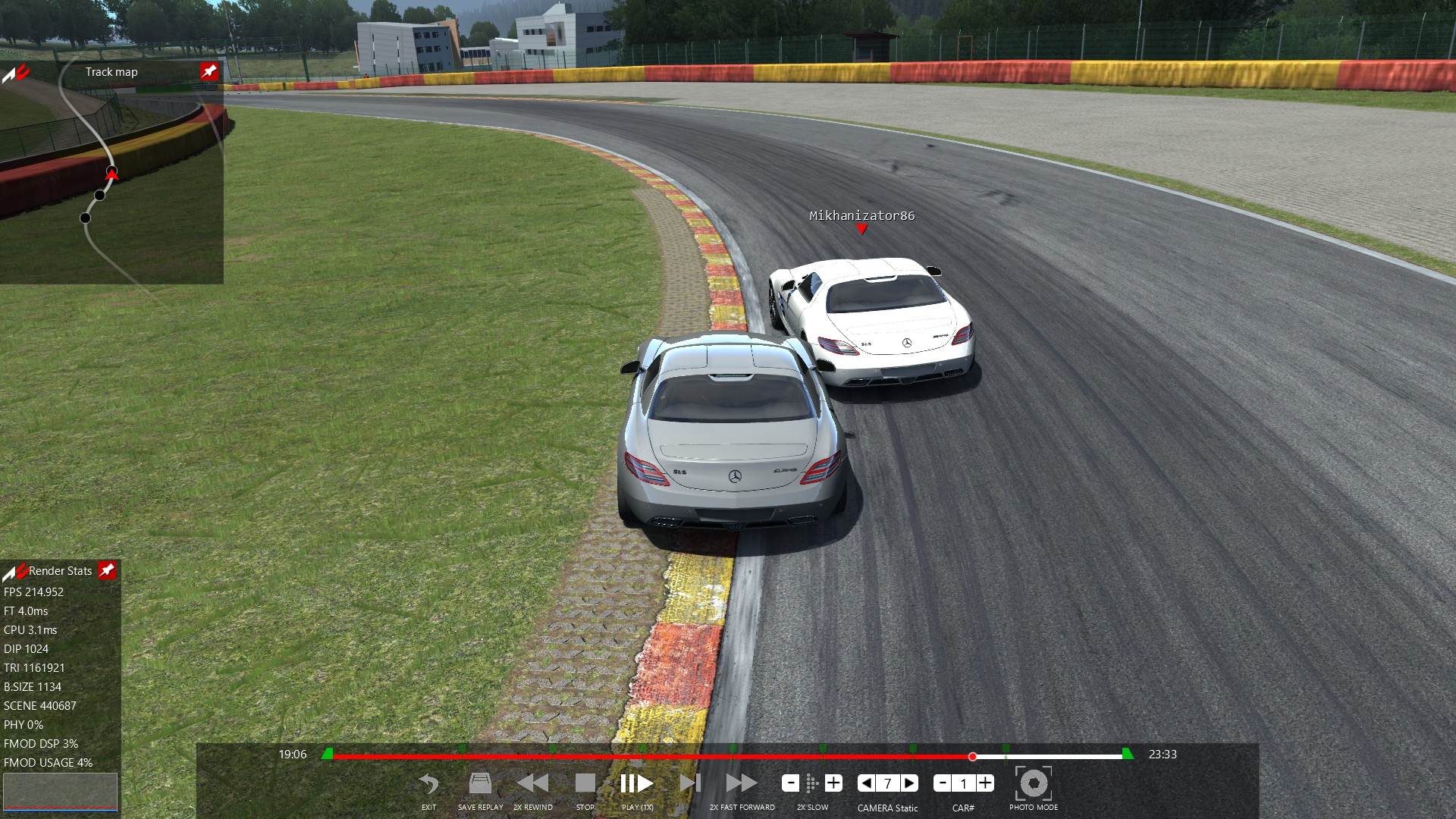Screen dimensions: 1456x819
Task: Jump to the timeline's green end marker
Action: coord(1128,754)
